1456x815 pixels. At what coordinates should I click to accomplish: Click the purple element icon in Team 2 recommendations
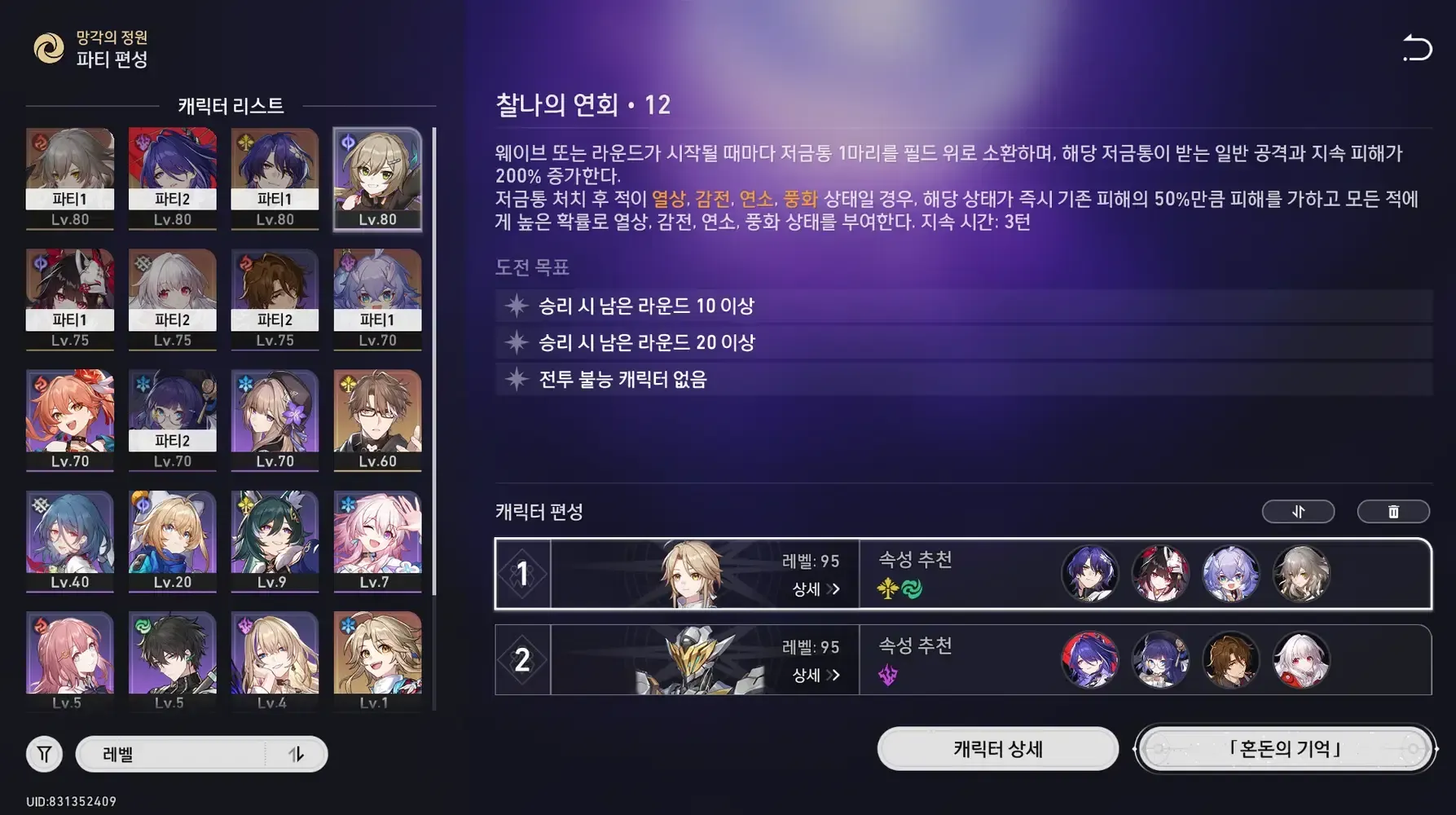point(889,672)
